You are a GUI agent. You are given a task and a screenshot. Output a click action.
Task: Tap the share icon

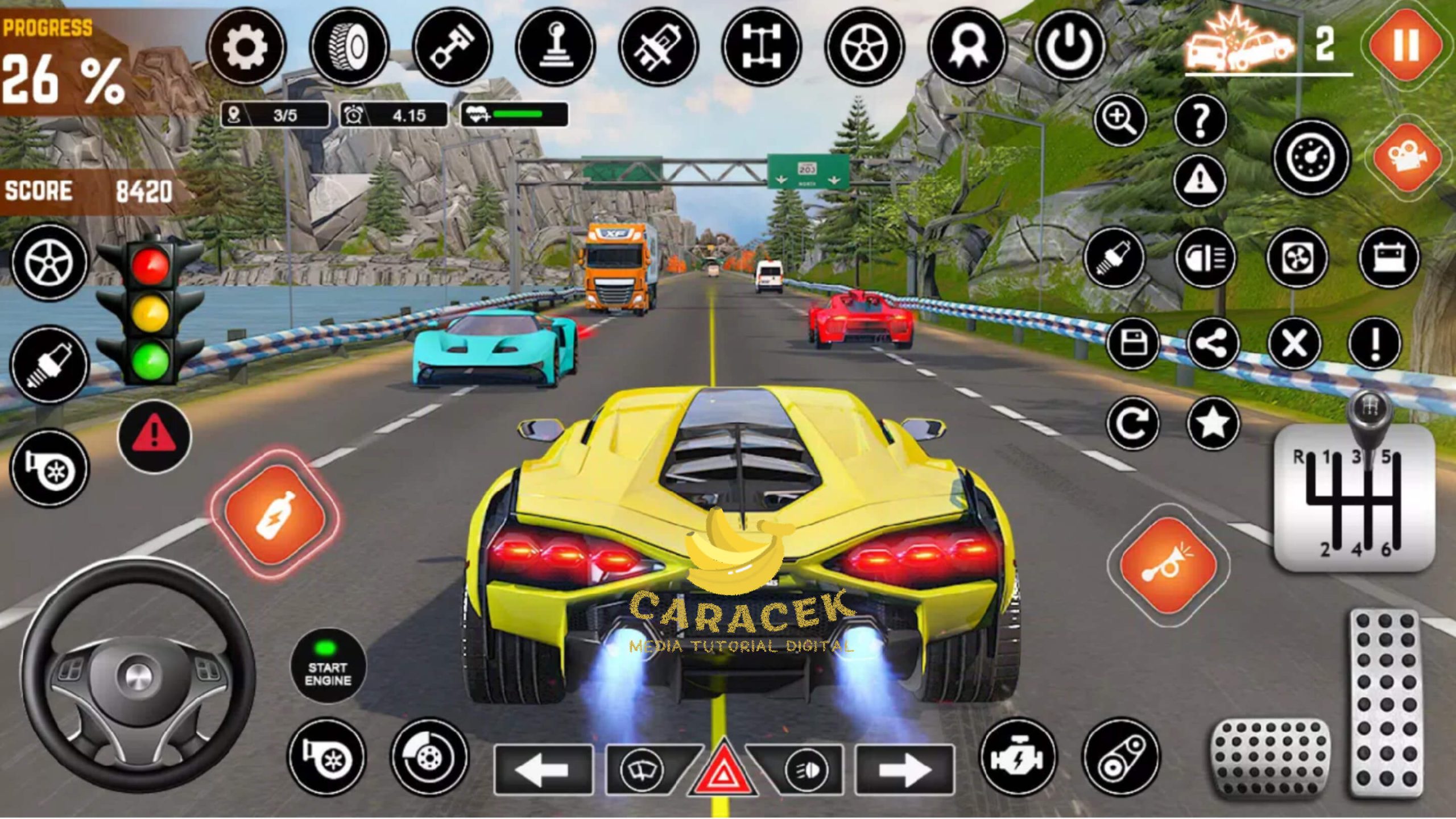click(1213, 343)
